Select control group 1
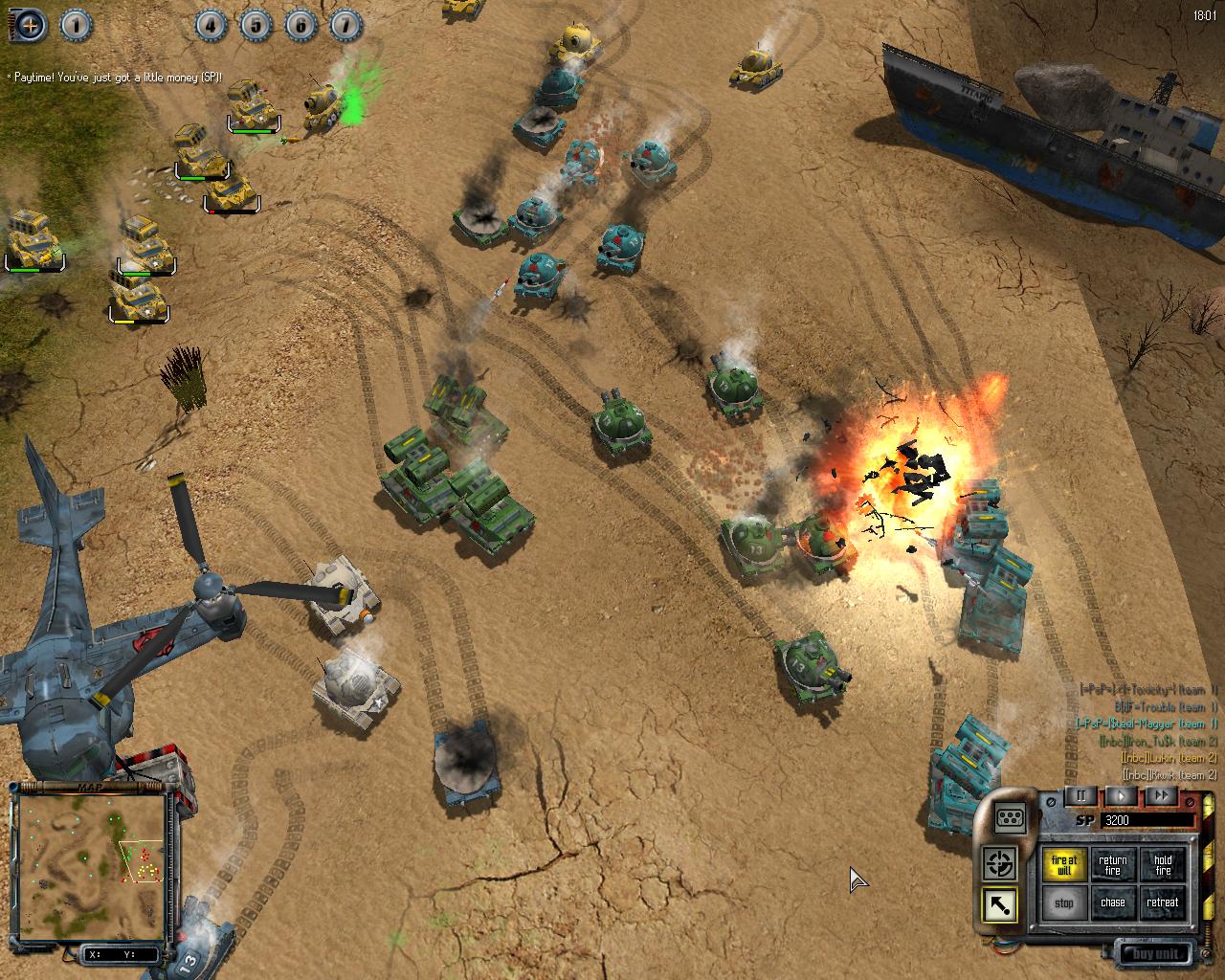 pos(77,25)
